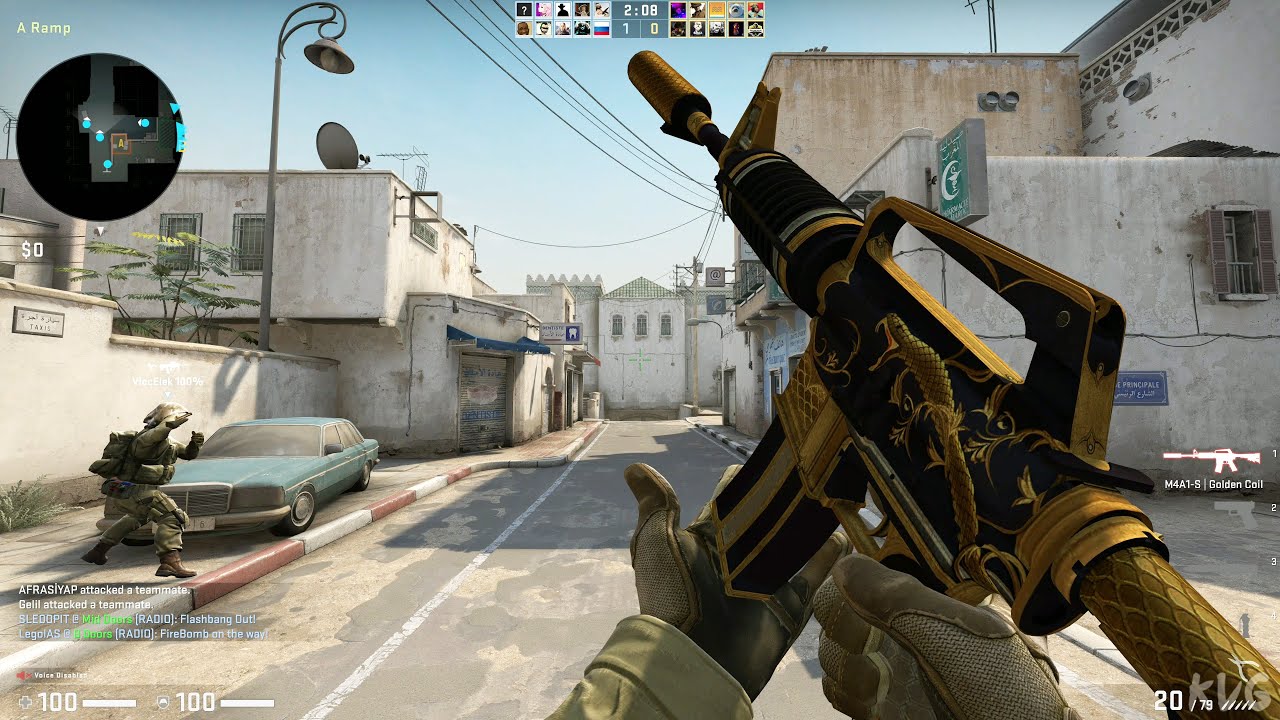Click the muted Voice Disabled speaker icon
The width and height of the screenshot is (1280, 720).
coord(23,674)
